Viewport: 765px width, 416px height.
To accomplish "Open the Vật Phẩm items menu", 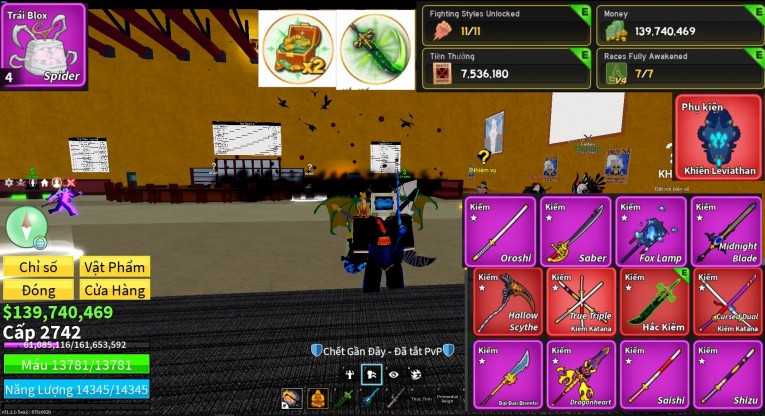I will pos(115,267).
